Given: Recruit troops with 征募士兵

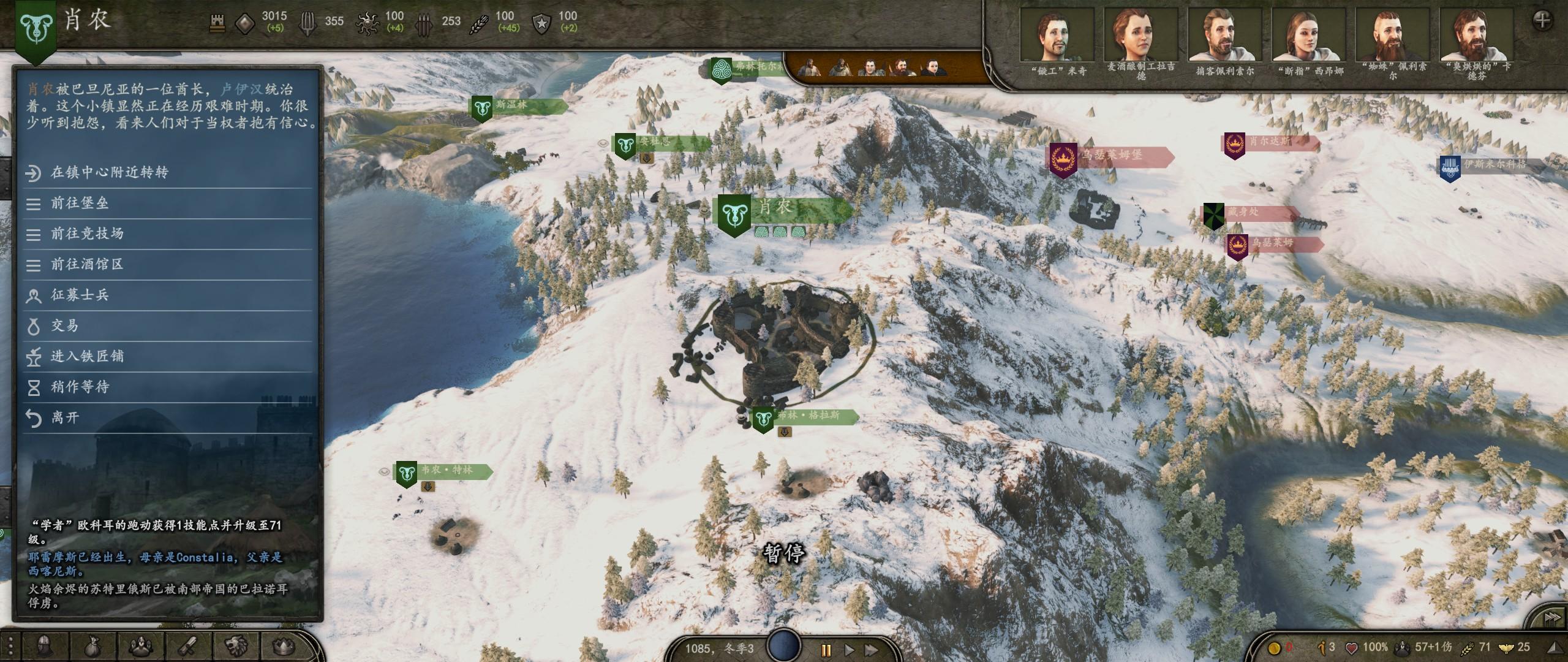Looking at the screenshot, I should [x=80, y=295].
